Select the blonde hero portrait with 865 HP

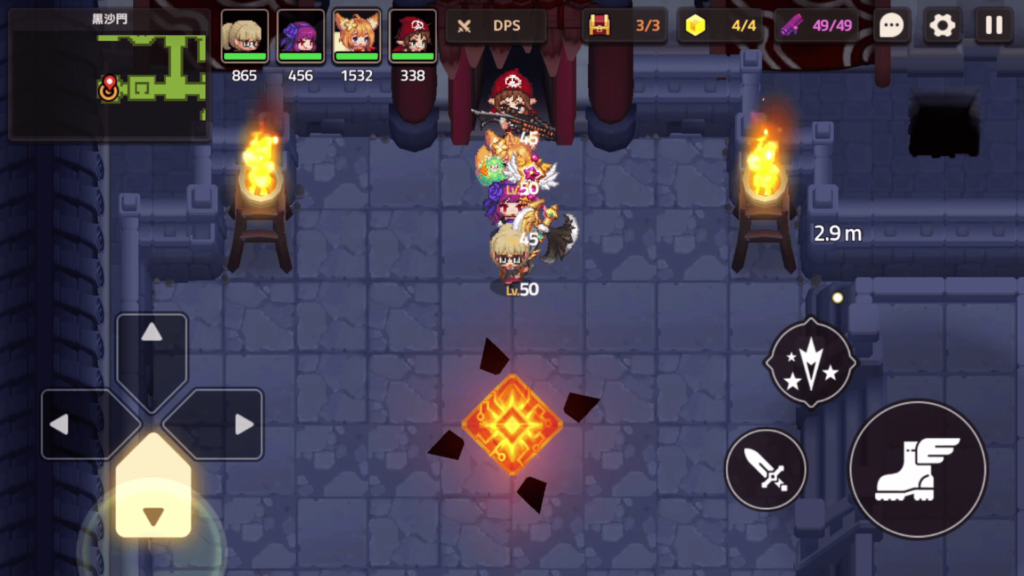244,37
